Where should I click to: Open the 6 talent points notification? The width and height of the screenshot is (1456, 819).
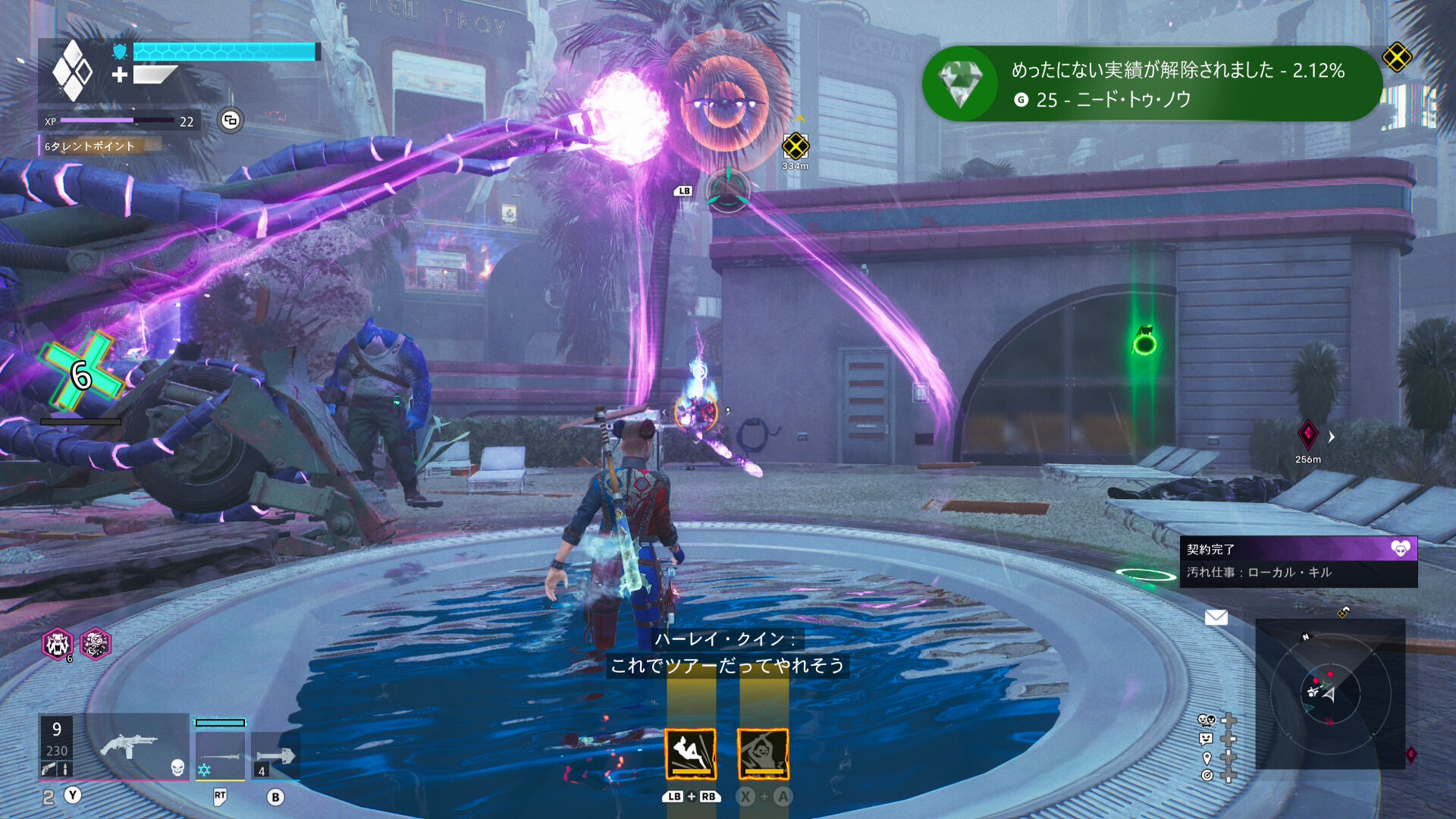pyautogui.click(x=99, y=146)
